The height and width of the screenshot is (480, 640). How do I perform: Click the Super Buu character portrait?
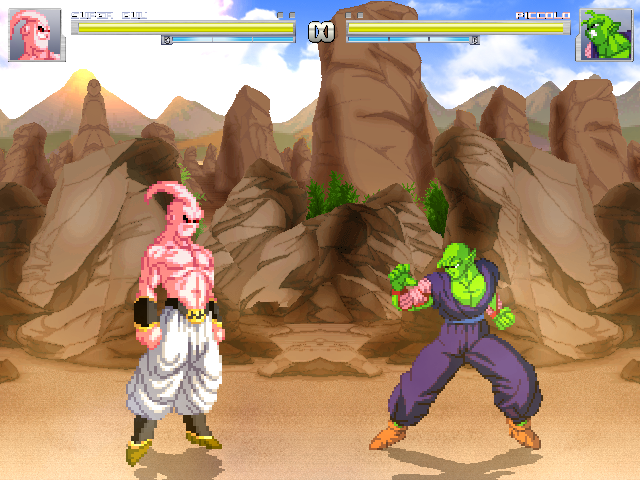pos(36,36)
